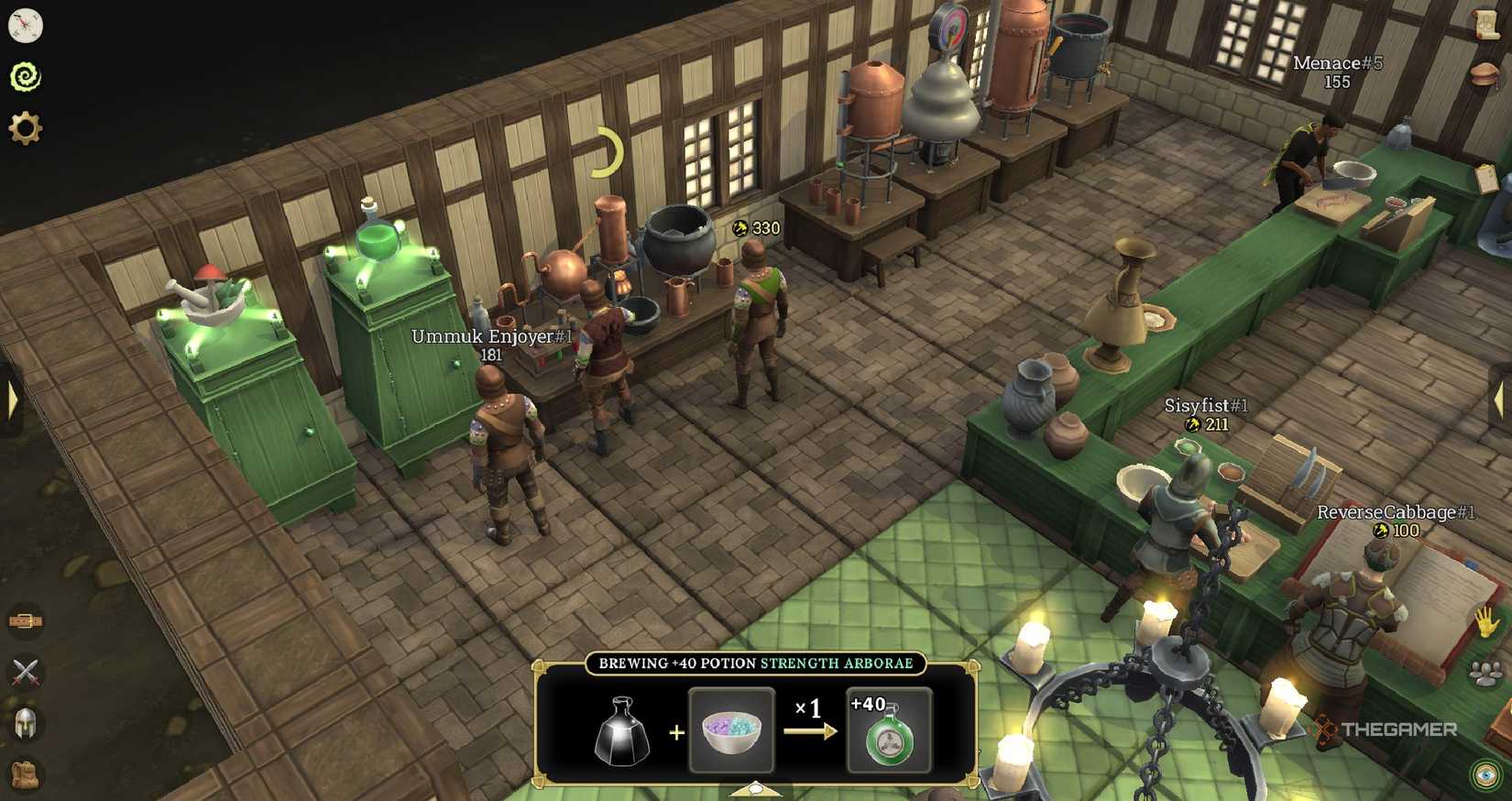Click the STRENGTH ARBORAE recipe label

pos(838,663)
